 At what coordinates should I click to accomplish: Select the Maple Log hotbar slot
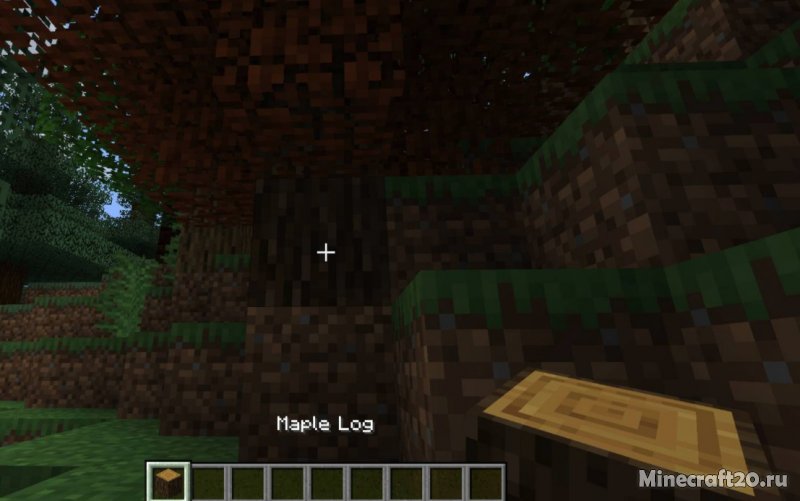pyautogui.click(x=167, y=482)
